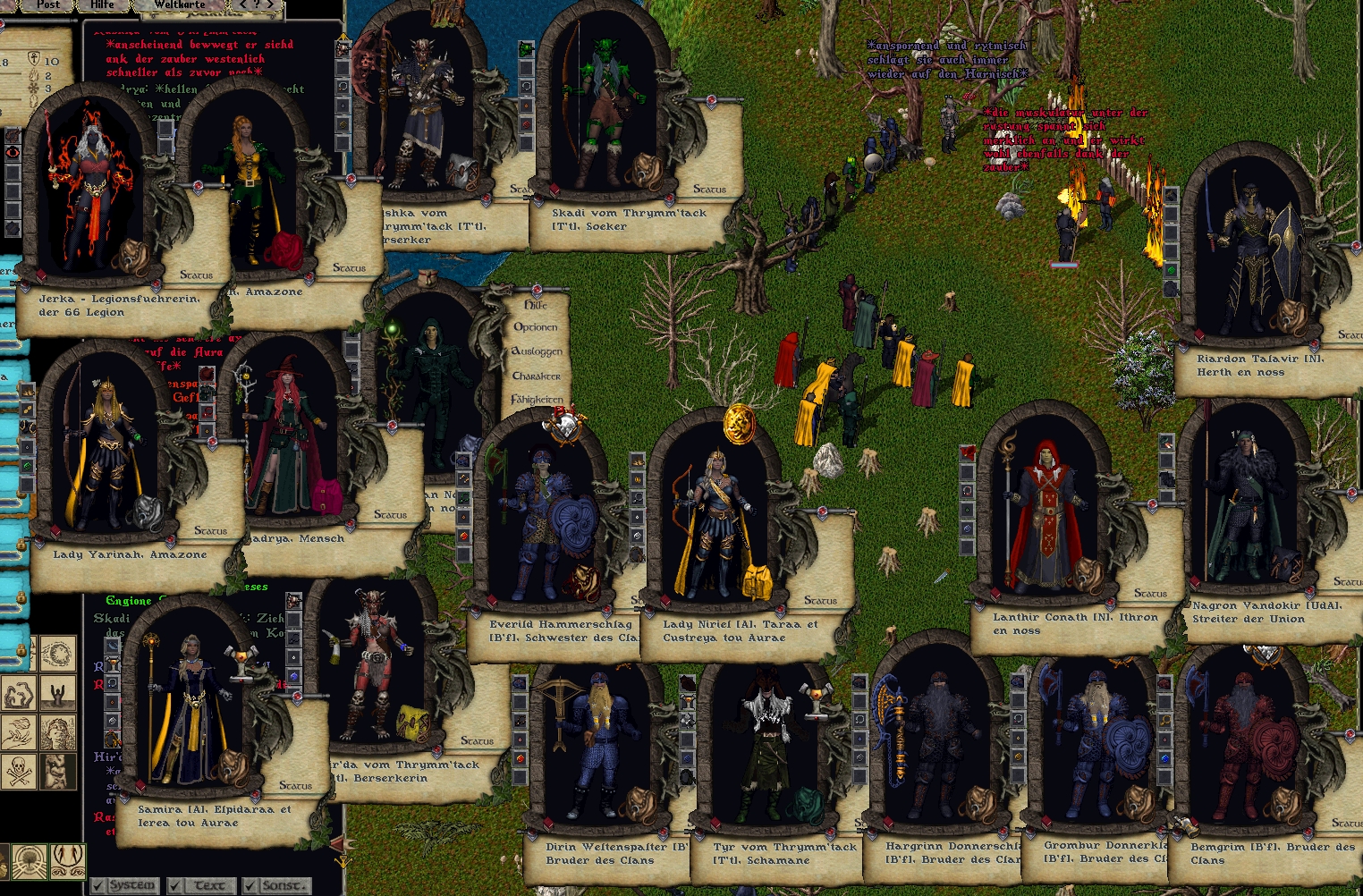The height and width of the screenshot is (896, 1363).
Task: Open Samira's brown leather backpack
Action: pyautogui.click(x=233, y=765)
